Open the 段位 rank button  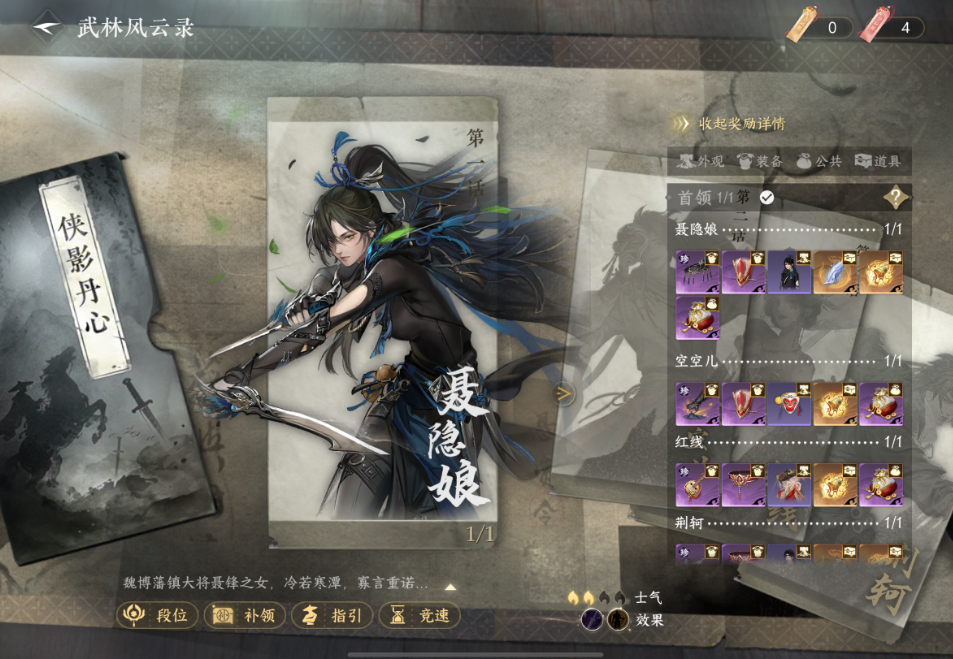pos(157,615)
